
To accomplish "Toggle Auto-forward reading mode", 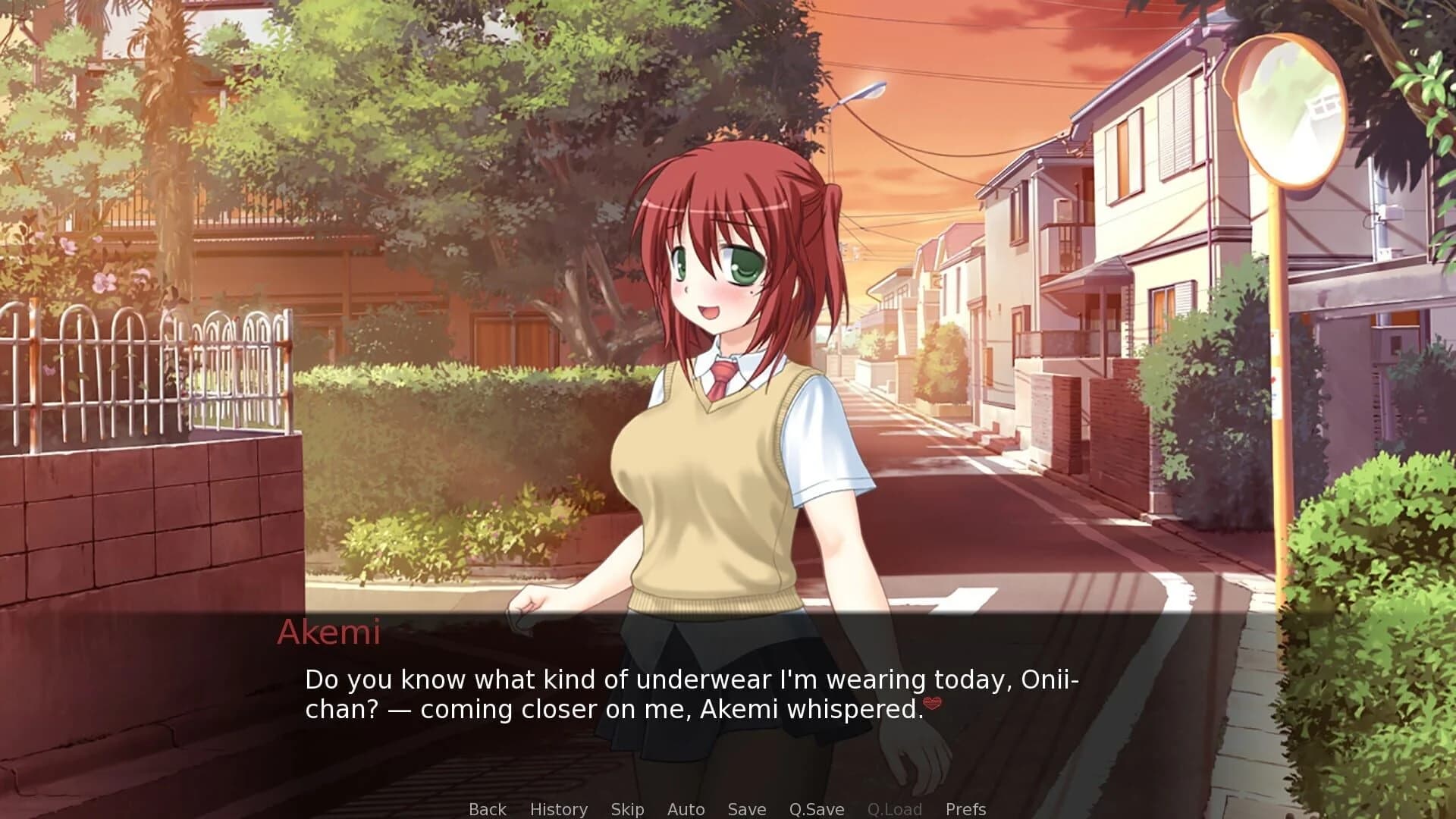I will pyautogui.click(x=685, y=809).
